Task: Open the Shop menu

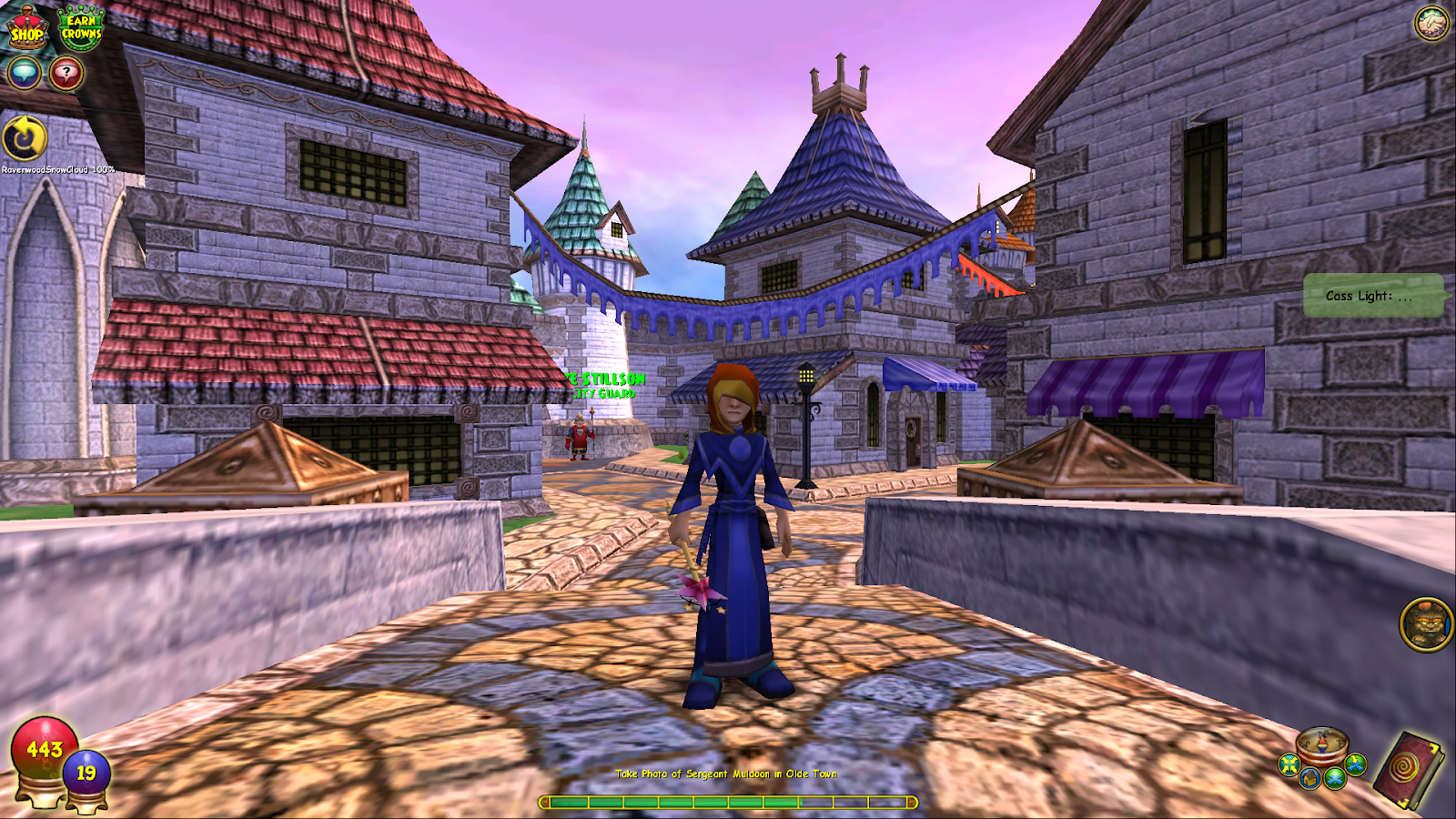Action: (x=27, y=28)
